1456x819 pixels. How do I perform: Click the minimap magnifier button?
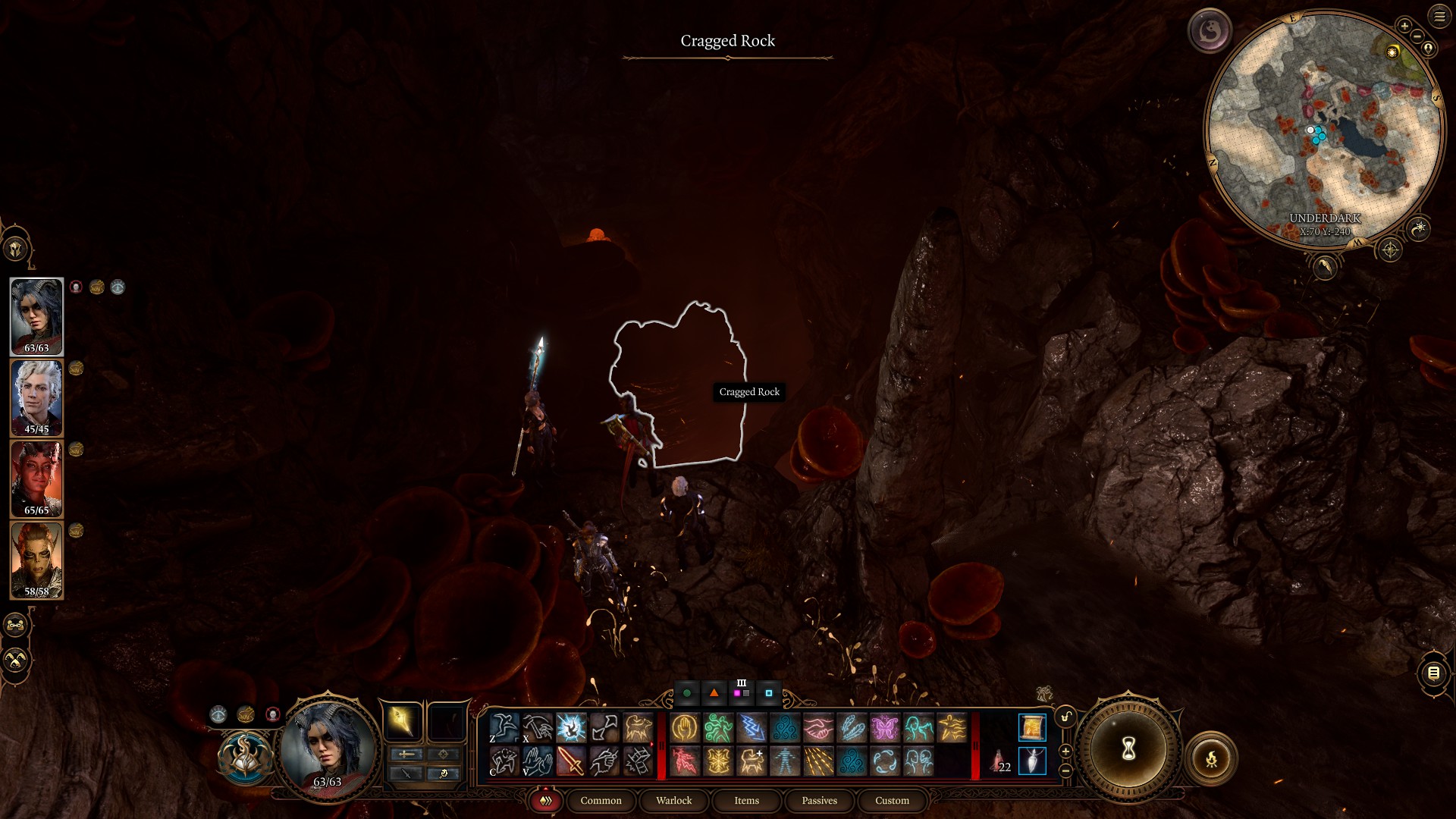[x=1420, y=228]
